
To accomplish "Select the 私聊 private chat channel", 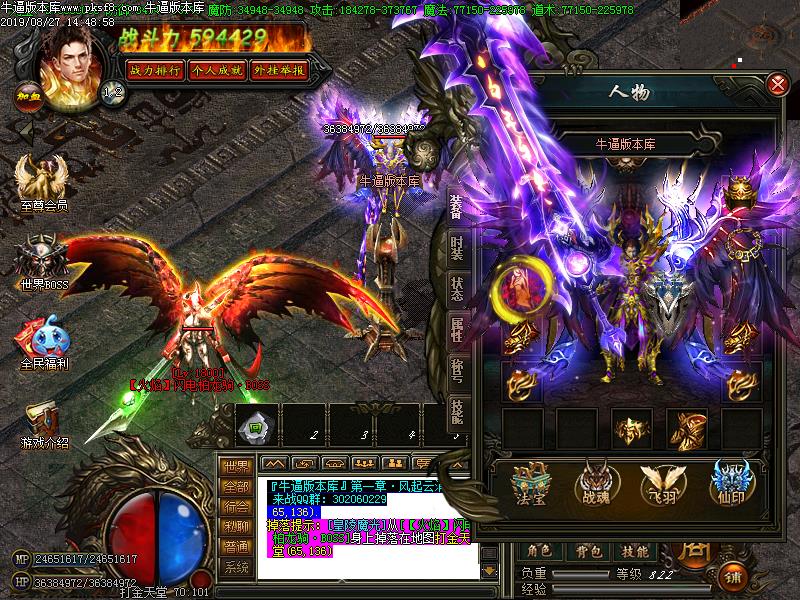I will (x=236, y=526).
